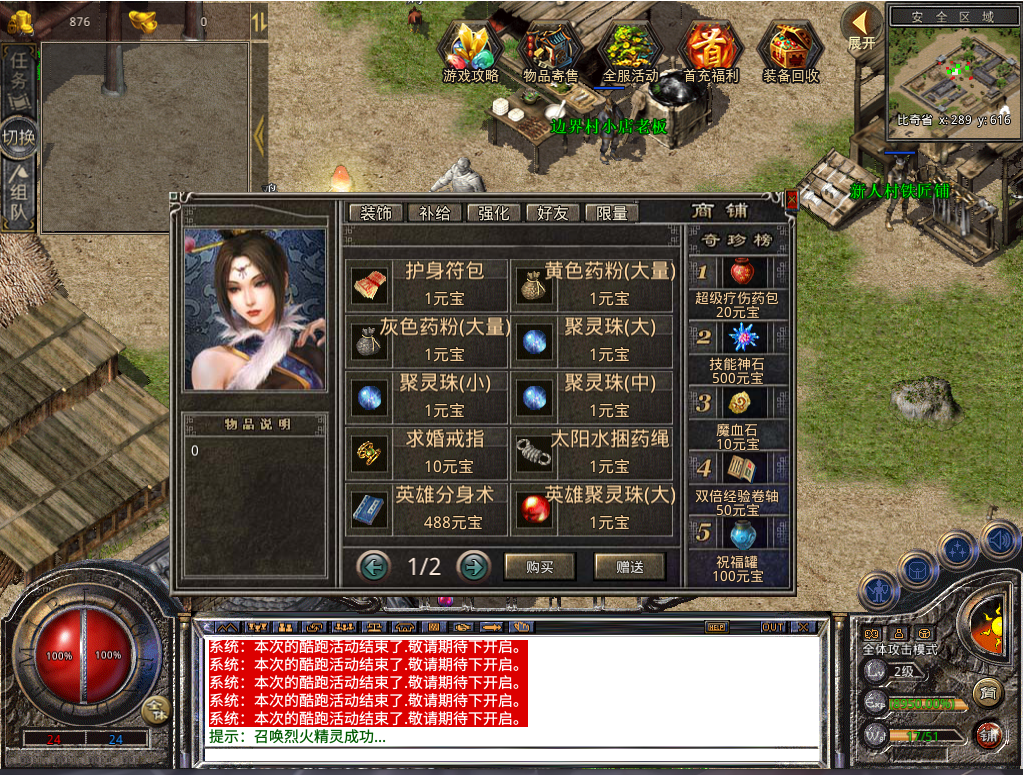Go to previous shop page arrow

(x=374, y=567)
